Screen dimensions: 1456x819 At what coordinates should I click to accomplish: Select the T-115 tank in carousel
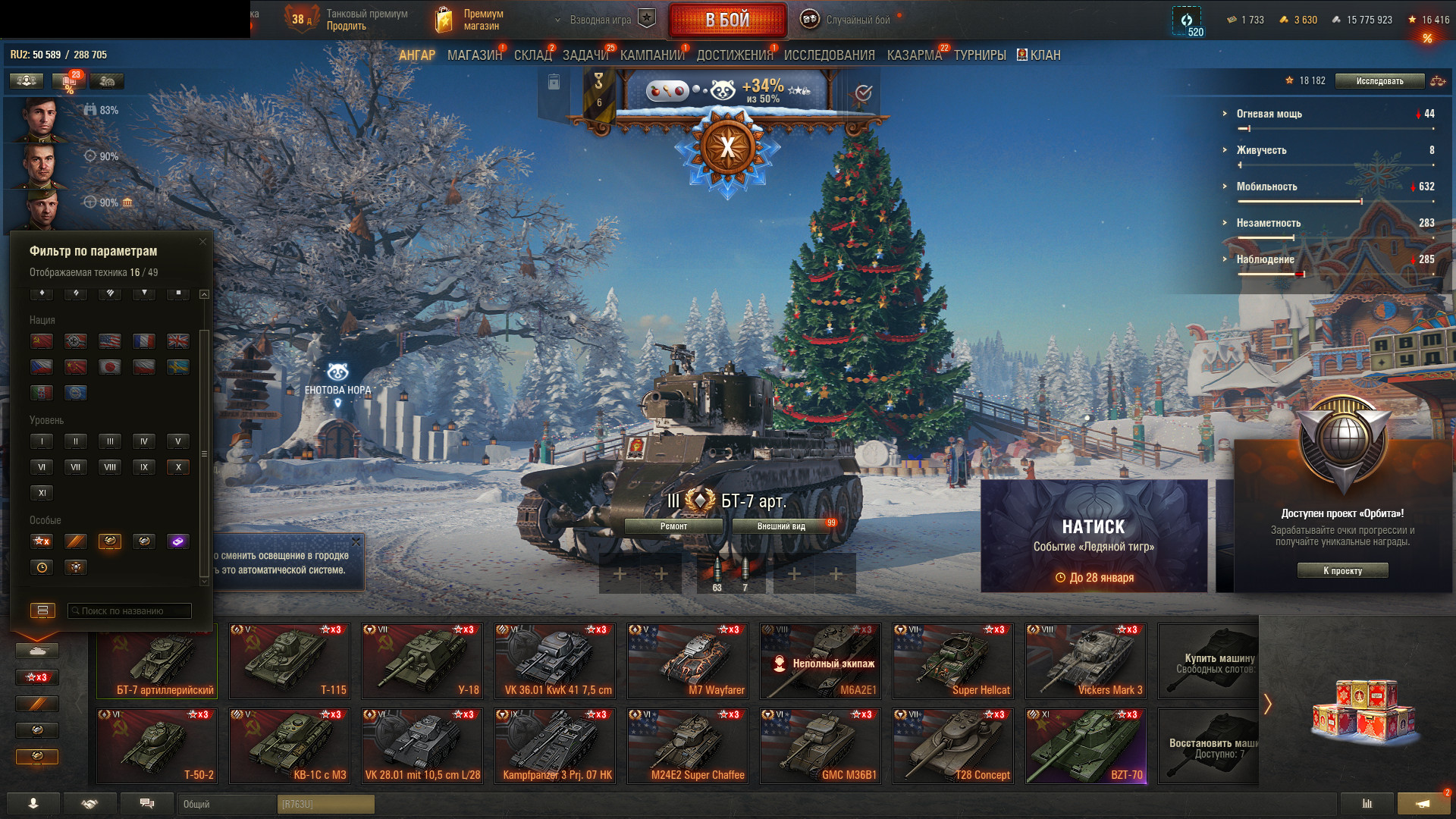(x=290, y=661)
